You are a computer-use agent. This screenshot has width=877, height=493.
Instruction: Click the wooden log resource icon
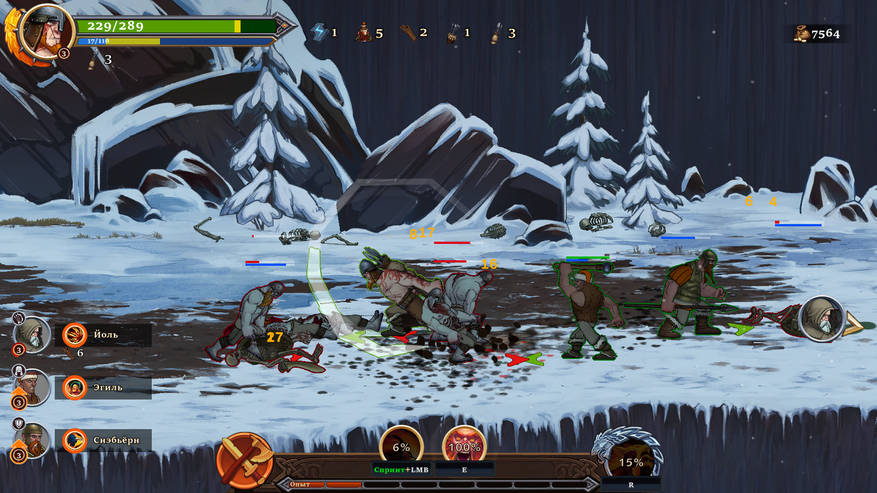click(408, 32)
